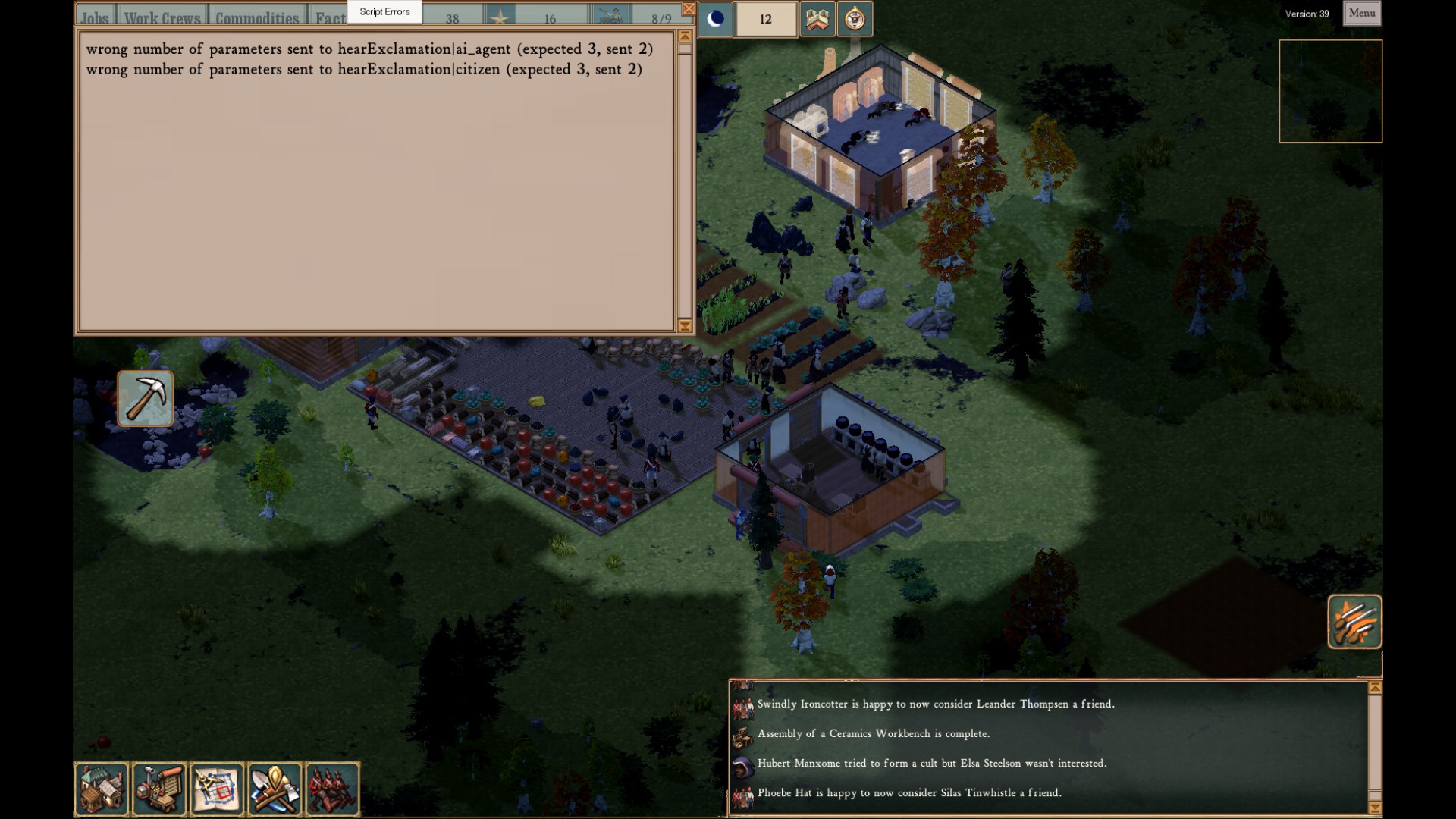Switch to the Work Crews tab
This screenshot has width=1456, height=819.
tap(162, 17)
